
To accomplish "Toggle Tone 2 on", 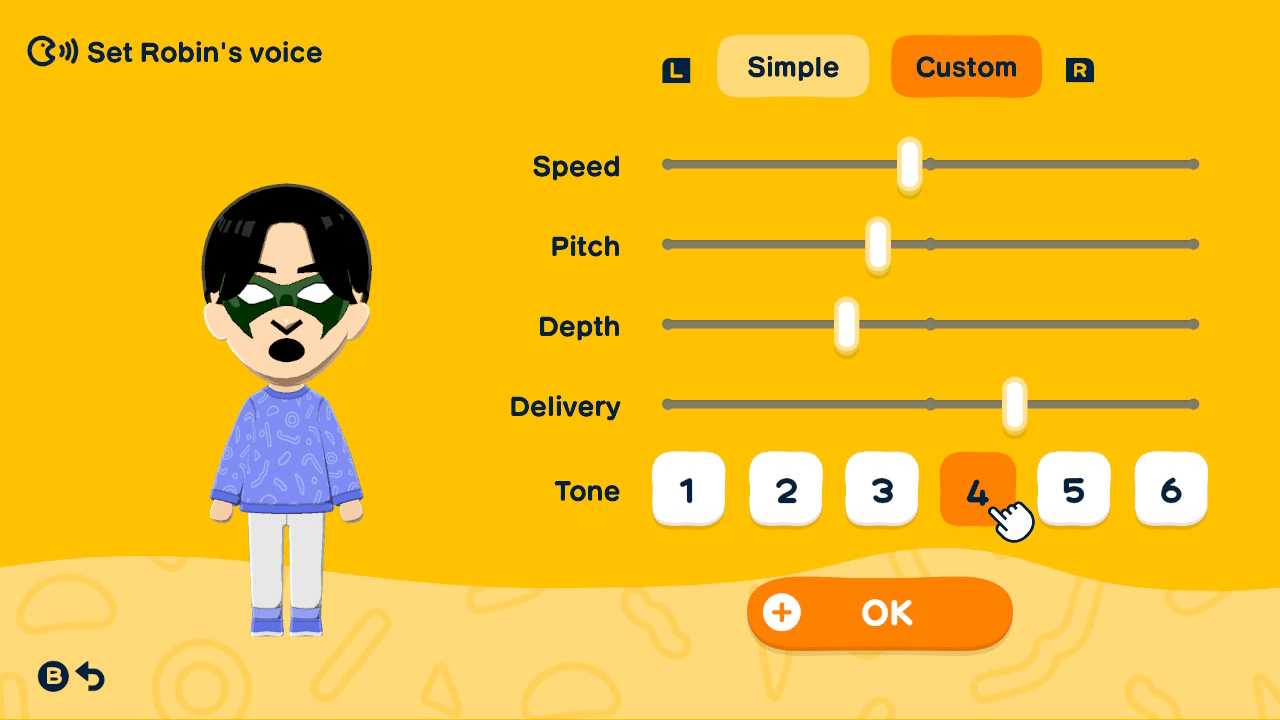I will pyautogui.click(x=786, y=489).
